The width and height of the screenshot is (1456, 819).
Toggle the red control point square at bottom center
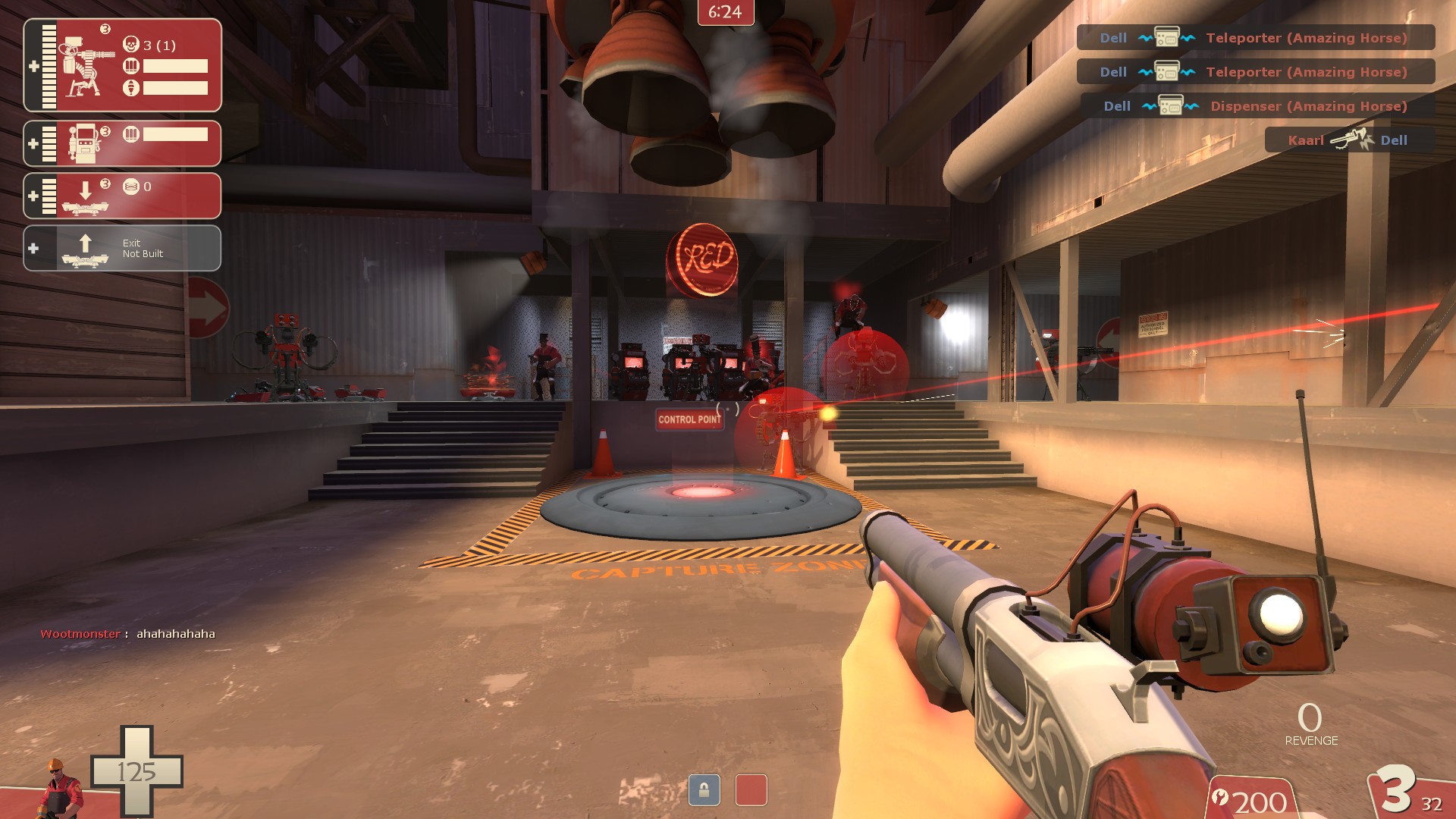tap(752, 790)
